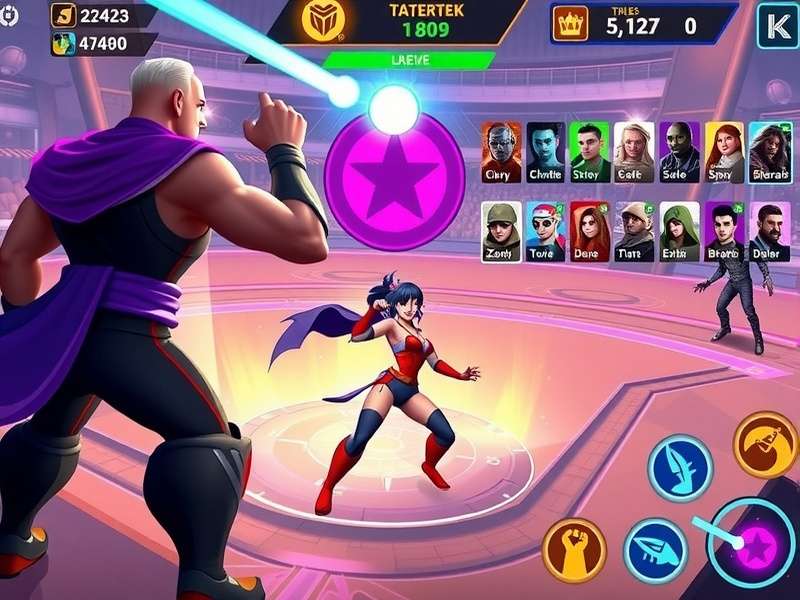Choose the Tone portrait wearing sunglasses

point(545,232)
